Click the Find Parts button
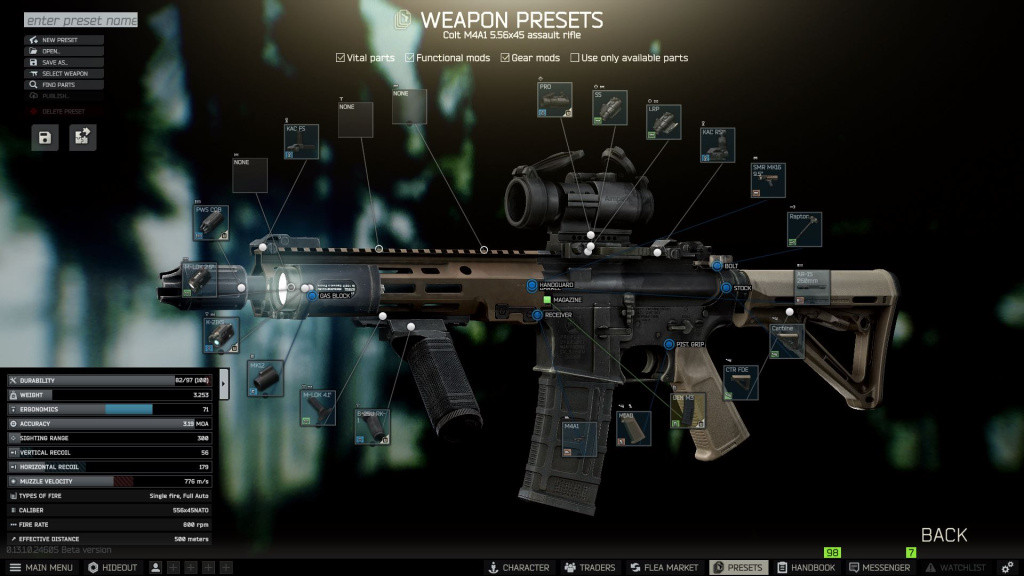The image size is (1024, 576). 64,85
